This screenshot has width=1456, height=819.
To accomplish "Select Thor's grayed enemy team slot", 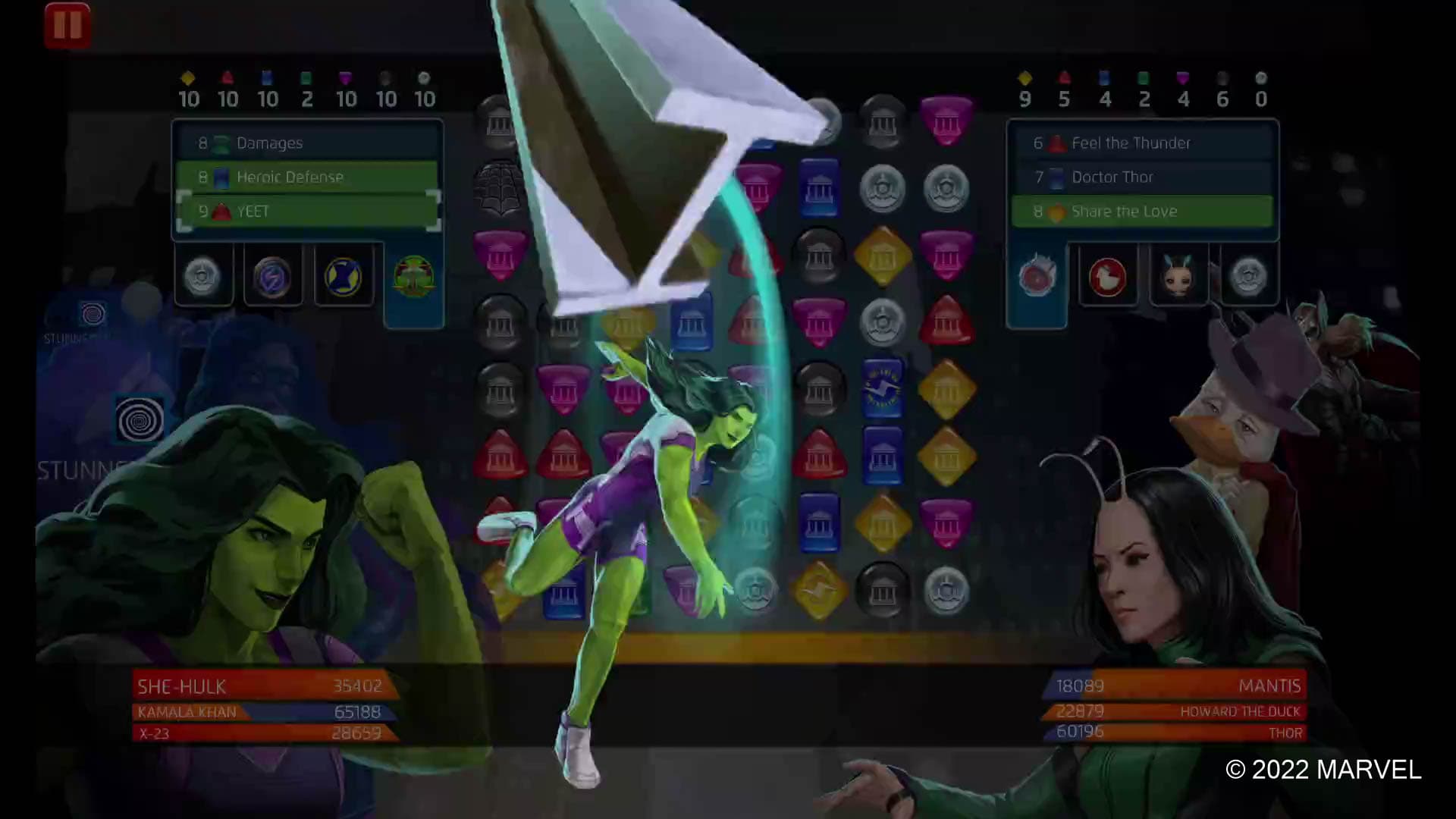I will [1249, 276].
